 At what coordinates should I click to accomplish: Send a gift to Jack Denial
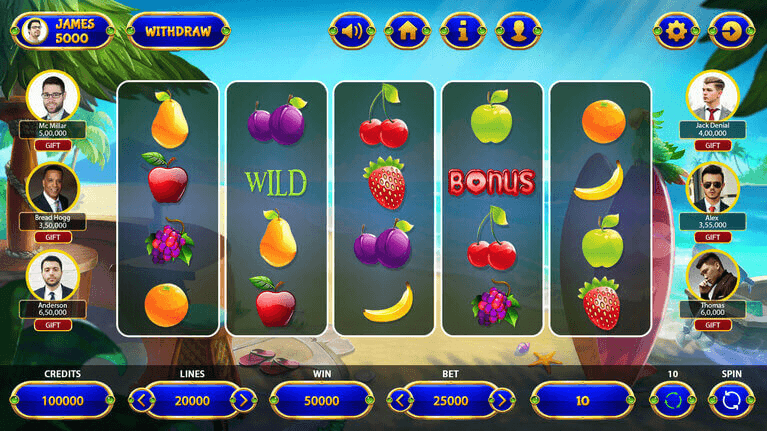(713, 145)
